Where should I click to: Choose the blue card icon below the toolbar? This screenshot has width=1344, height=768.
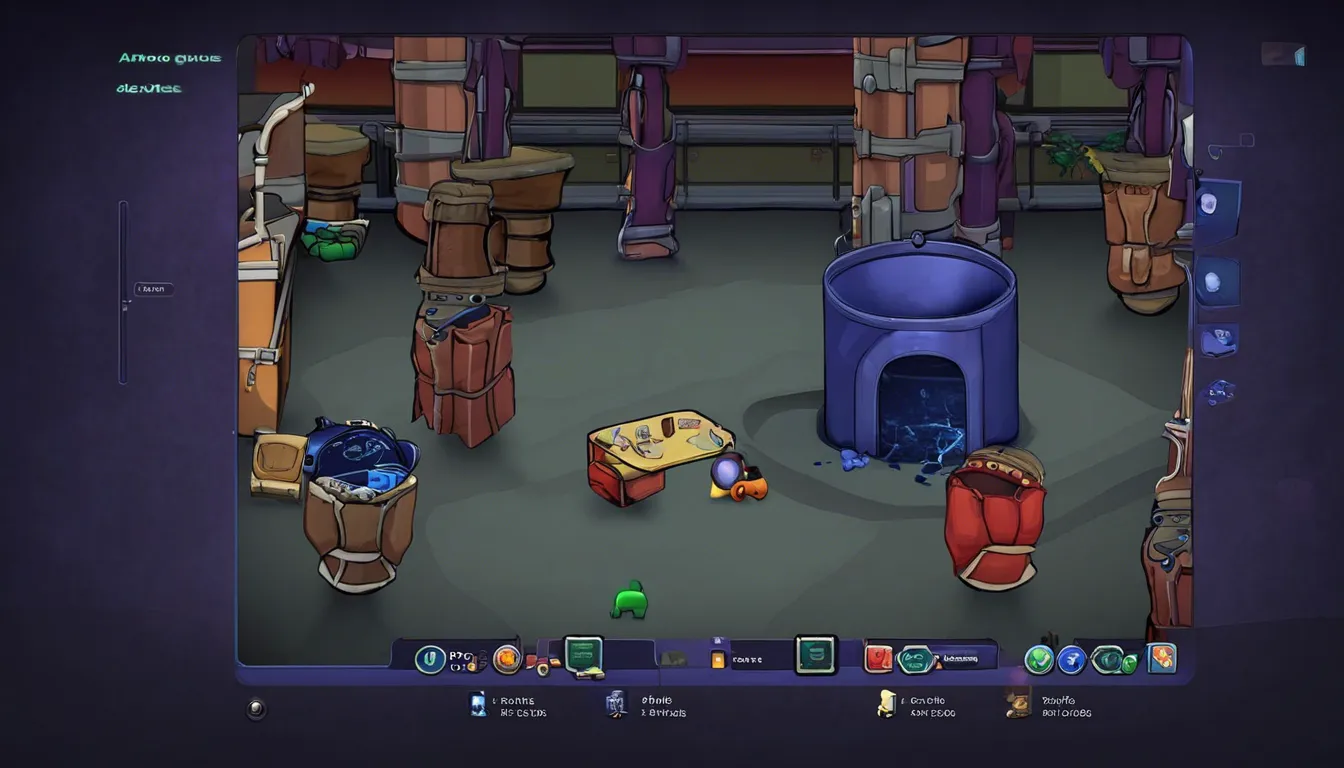click(x=478, y=704)
